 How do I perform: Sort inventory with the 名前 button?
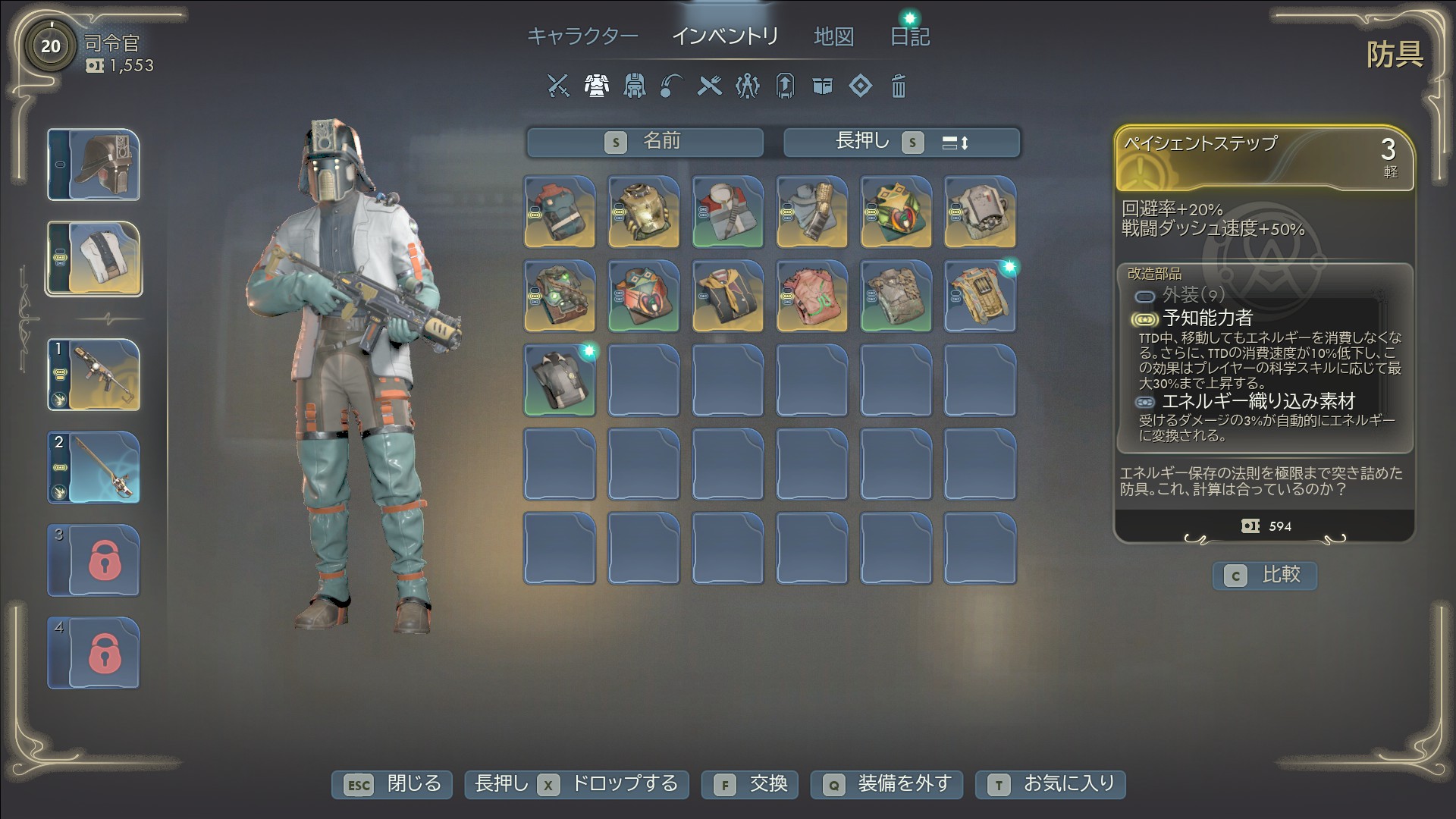pyautogui.click(x=645, y=142)
